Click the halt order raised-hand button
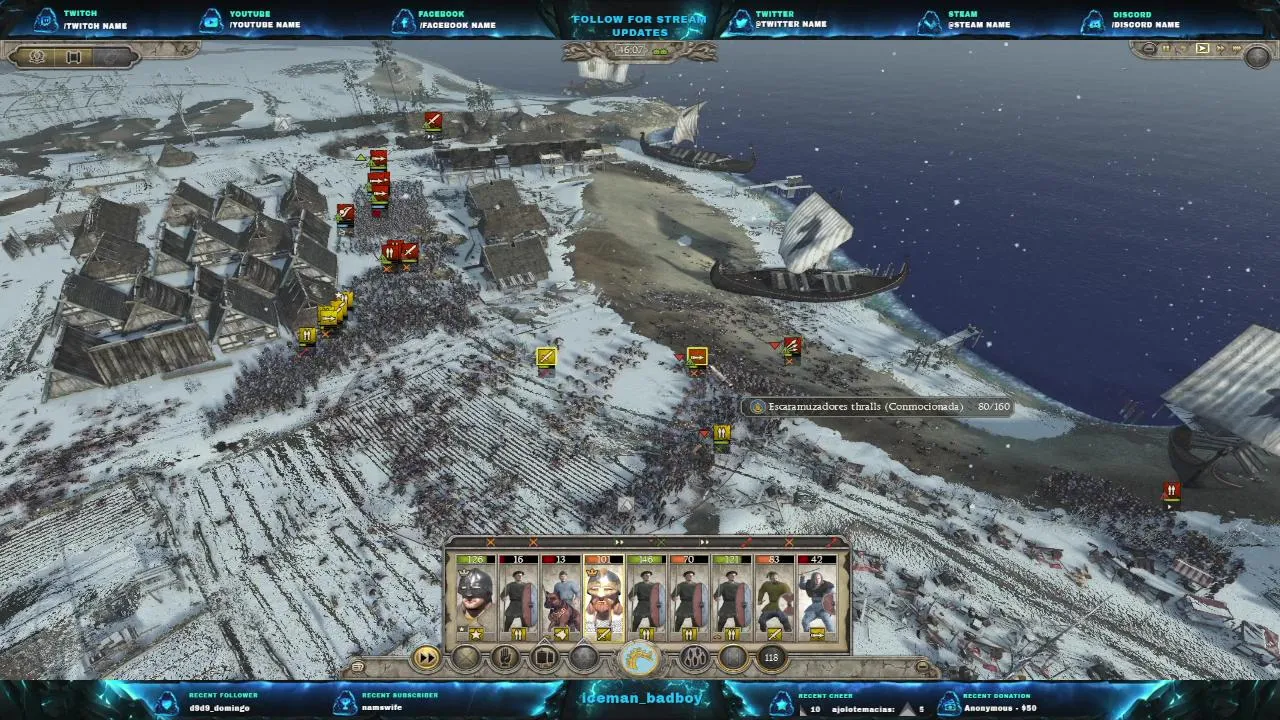1280x720 pixels. (x=506, y=657)
